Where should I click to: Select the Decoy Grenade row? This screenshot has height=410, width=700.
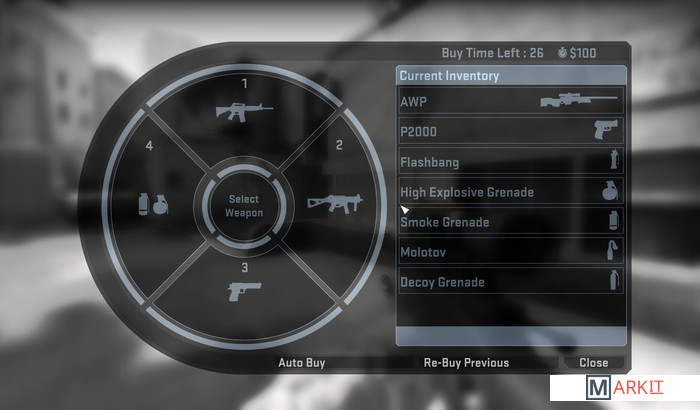click(x=510, y=282)
